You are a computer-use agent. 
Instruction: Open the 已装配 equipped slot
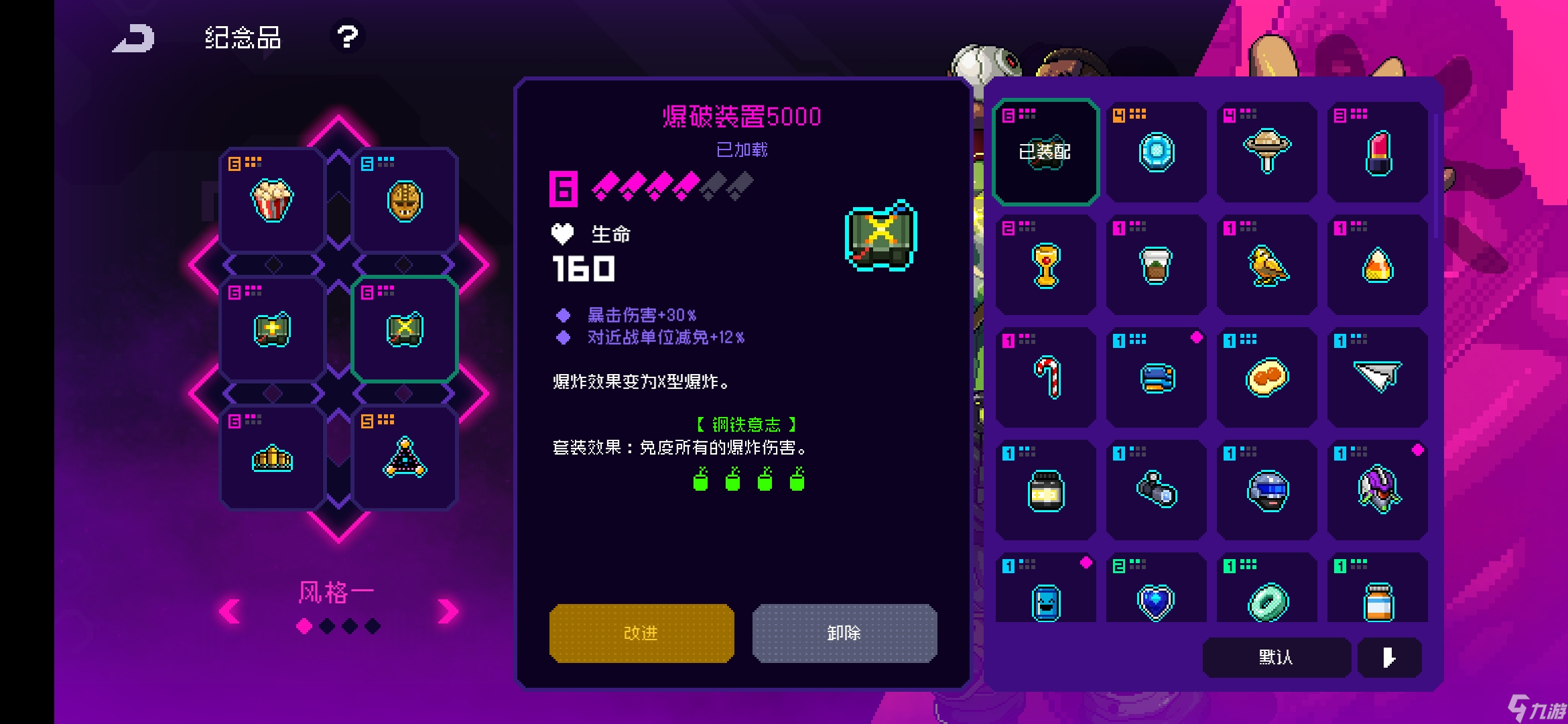pyautogui.click(x=1045, y=152)
